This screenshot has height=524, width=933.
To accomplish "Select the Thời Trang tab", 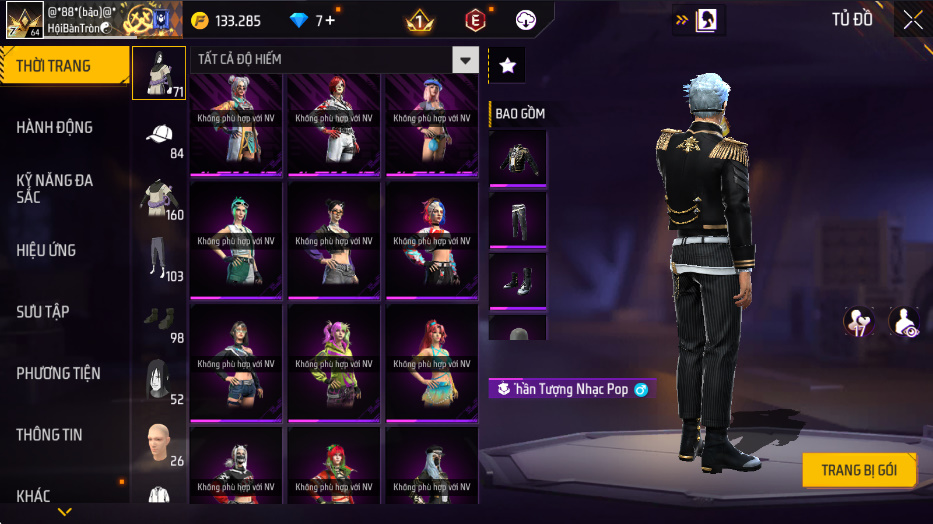I will [54, 66].
